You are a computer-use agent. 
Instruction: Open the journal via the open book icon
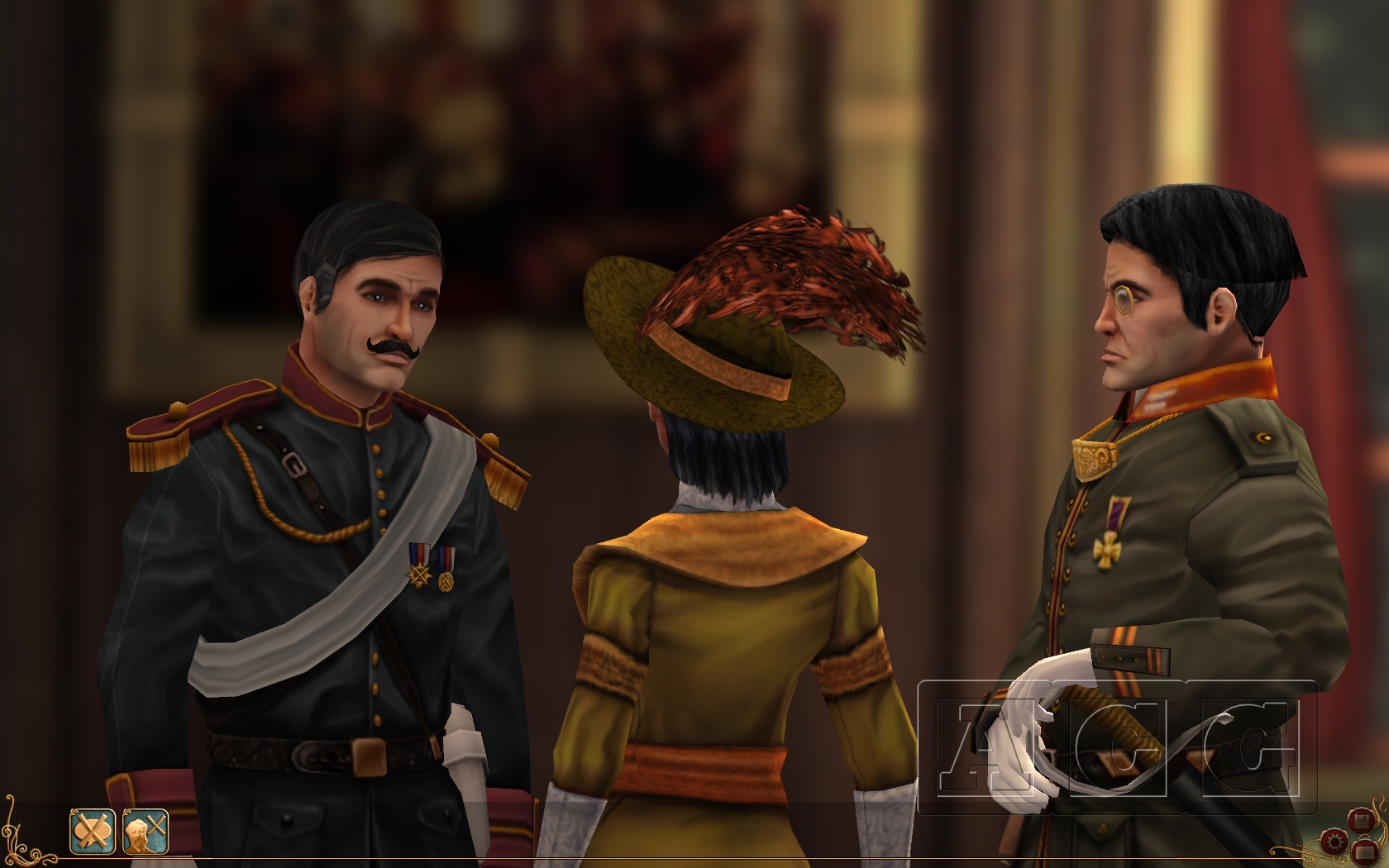pyautogui.click(x=1364, y=852)
